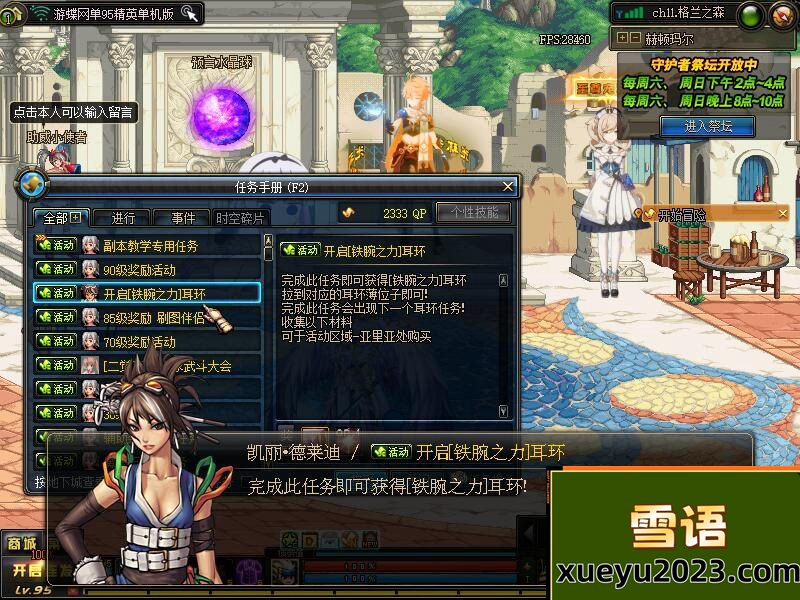The height and width of the screenshot is (600, 800).
Task: Switch to the 全部 quest tab
Action: click(62, 217)
